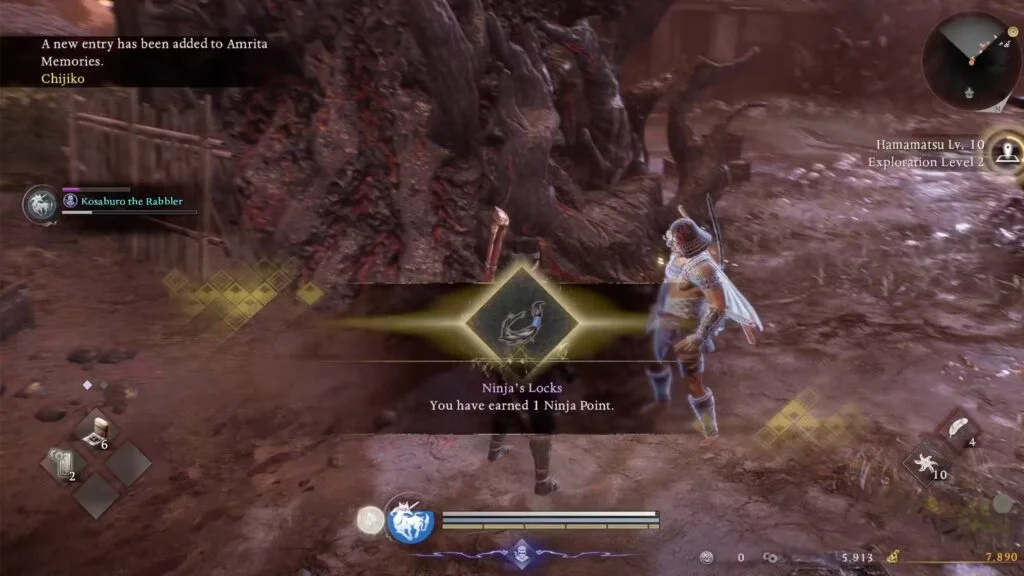
Task: Use the white feather item slot
Action: coord(958,425)
